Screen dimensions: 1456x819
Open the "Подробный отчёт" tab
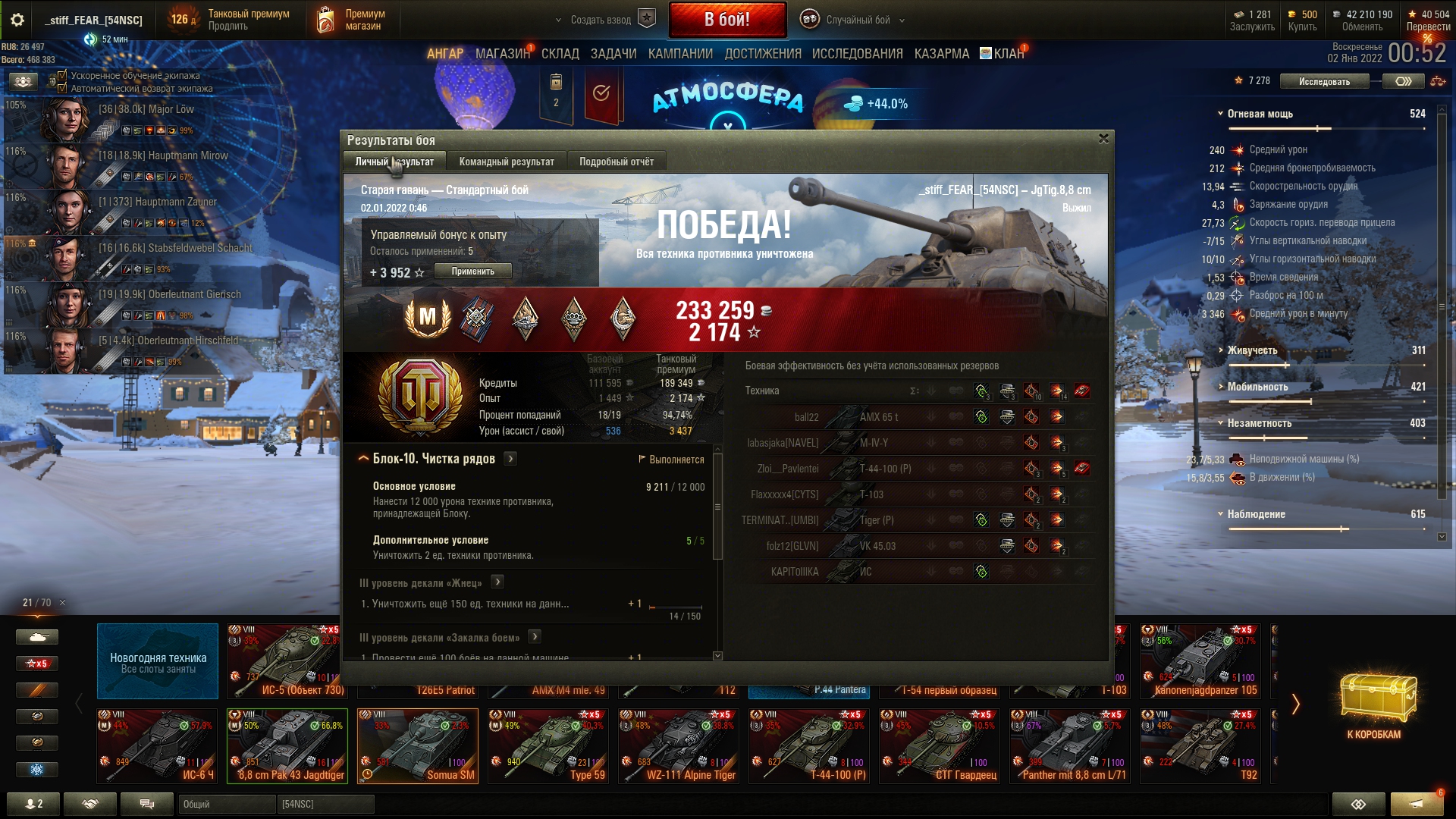coord(616,162)
